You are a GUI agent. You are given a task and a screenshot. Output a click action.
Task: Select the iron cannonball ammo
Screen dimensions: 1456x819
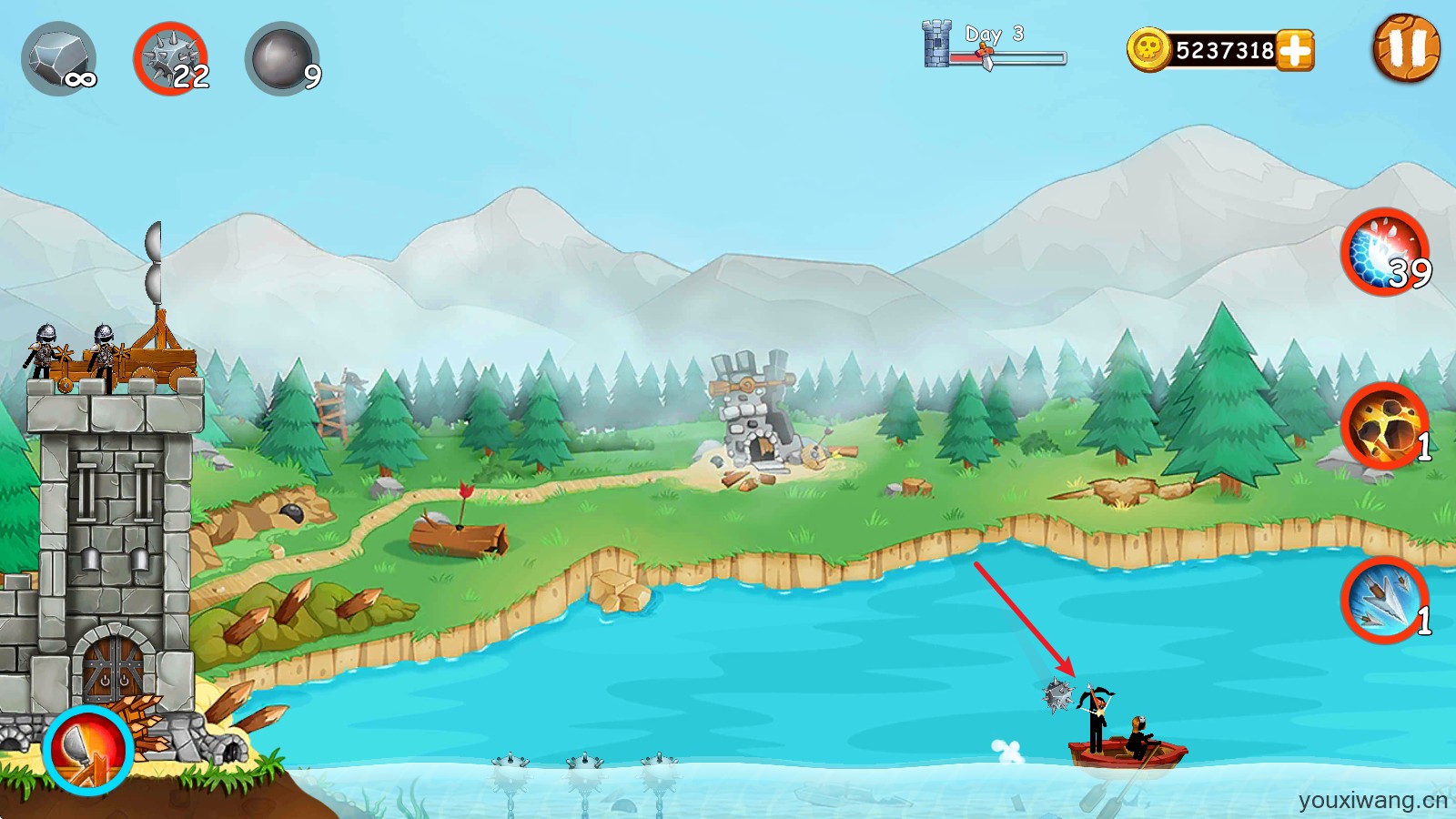[x=282, y=60]
